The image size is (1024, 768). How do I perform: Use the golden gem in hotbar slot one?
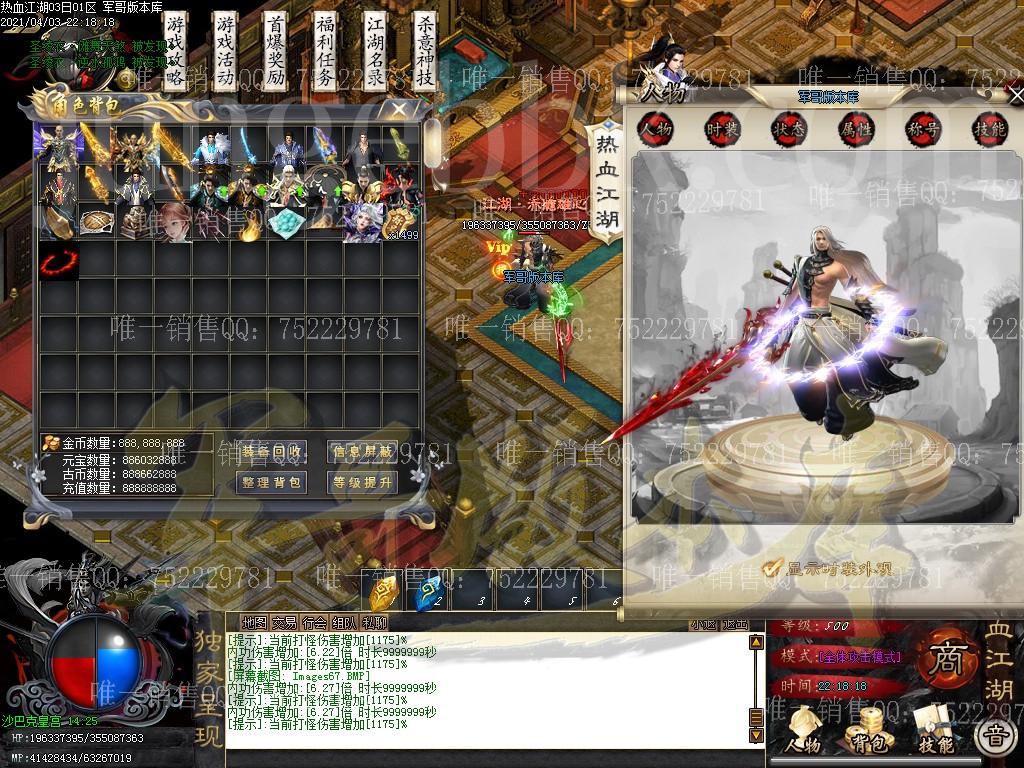click(384, 595)
